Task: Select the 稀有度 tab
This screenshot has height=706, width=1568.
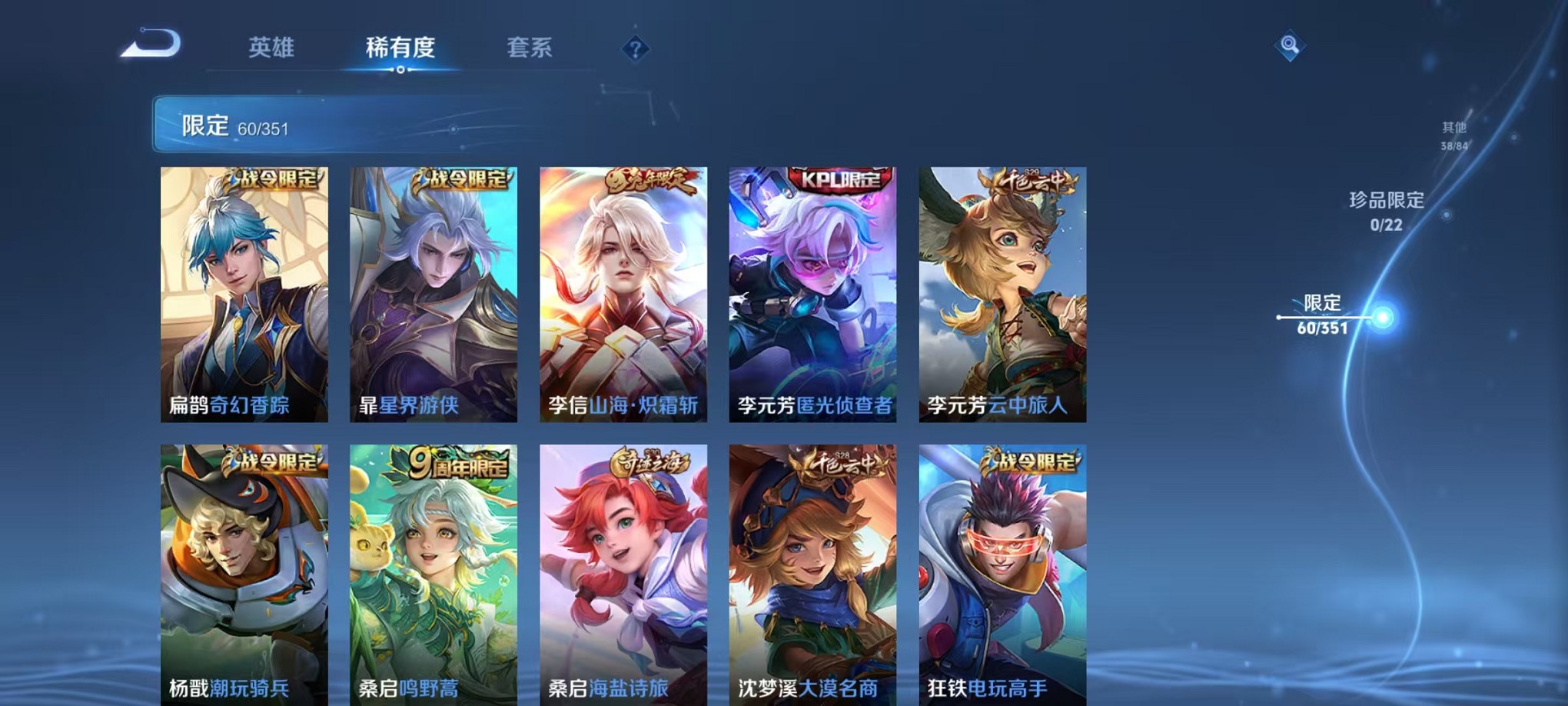Action: (x=400, y=48)
